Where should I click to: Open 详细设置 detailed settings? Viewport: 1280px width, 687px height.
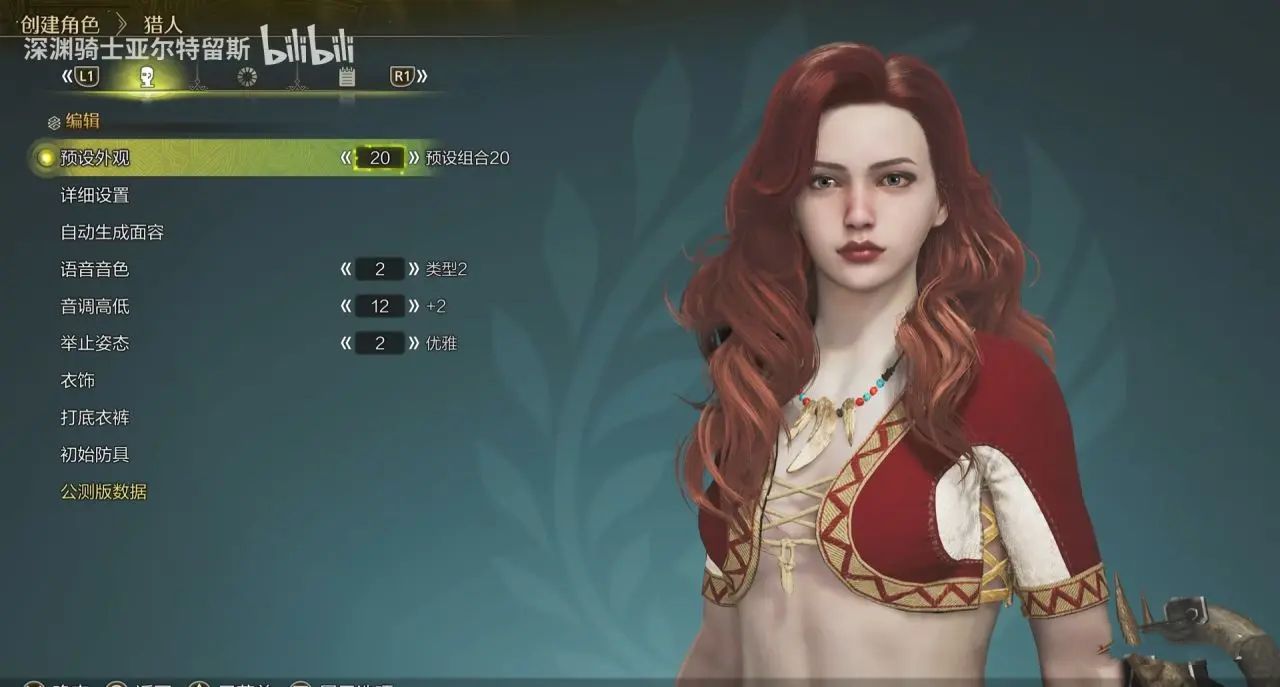(x=95, y=195)
